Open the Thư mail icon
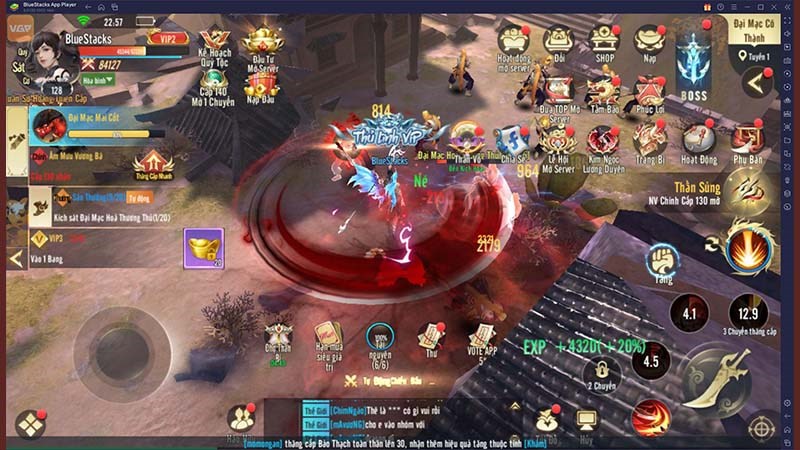The height and width of the screenshot is (450, 800). pyautogui.click(x=432, y=336)
